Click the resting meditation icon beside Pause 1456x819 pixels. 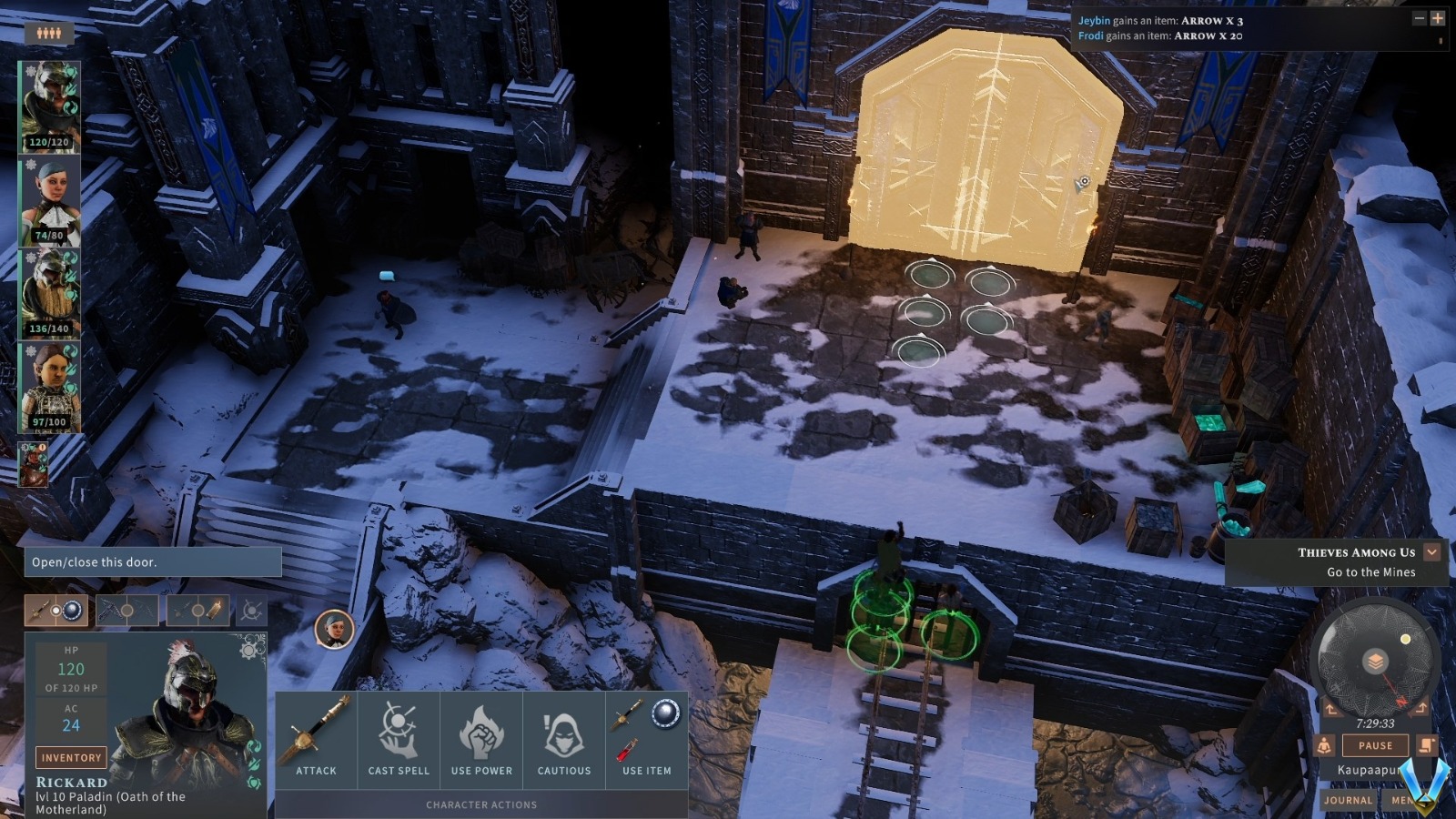coord(1322,744)
